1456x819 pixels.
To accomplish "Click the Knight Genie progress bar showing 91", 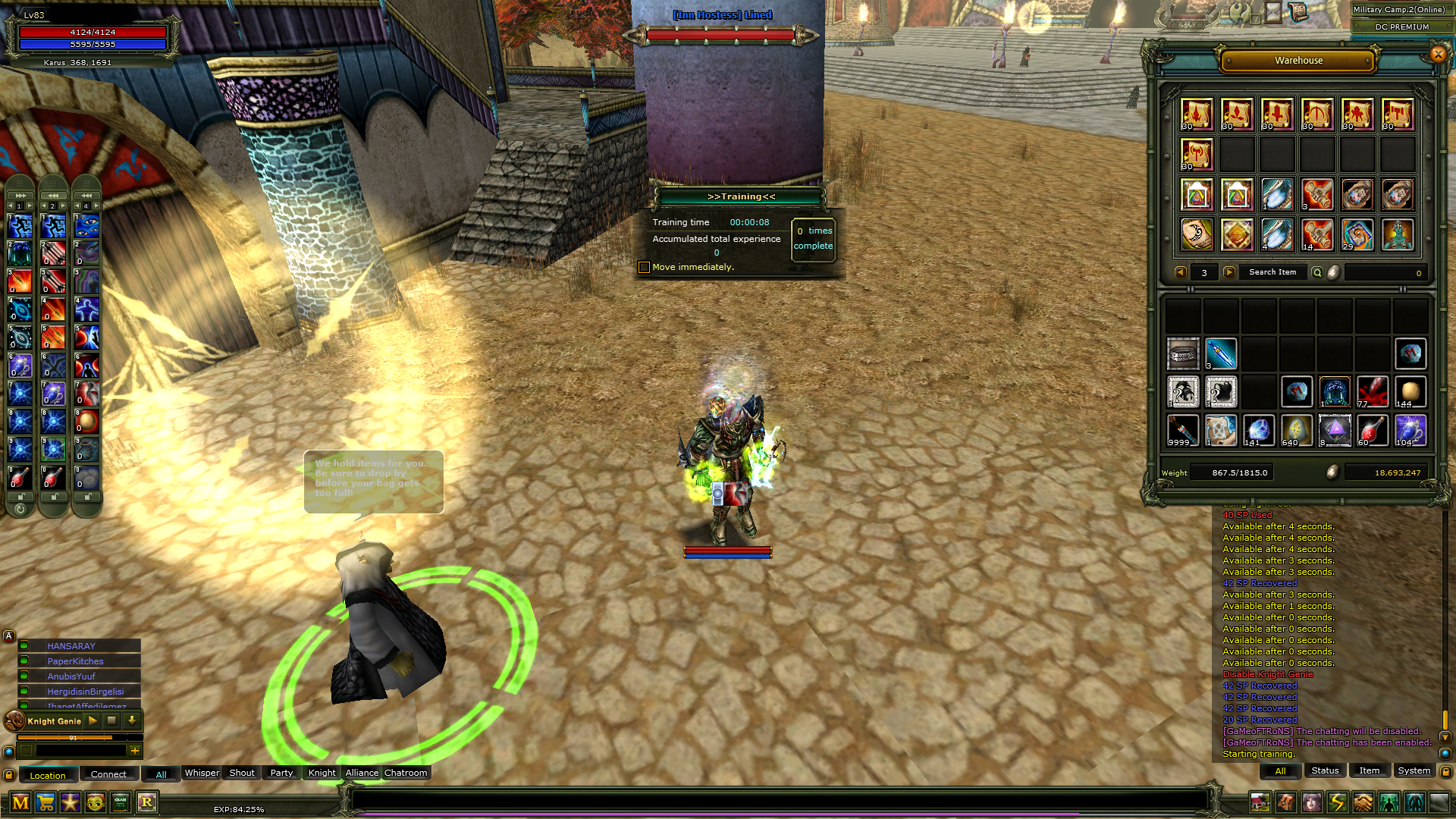I will [73, 738].
